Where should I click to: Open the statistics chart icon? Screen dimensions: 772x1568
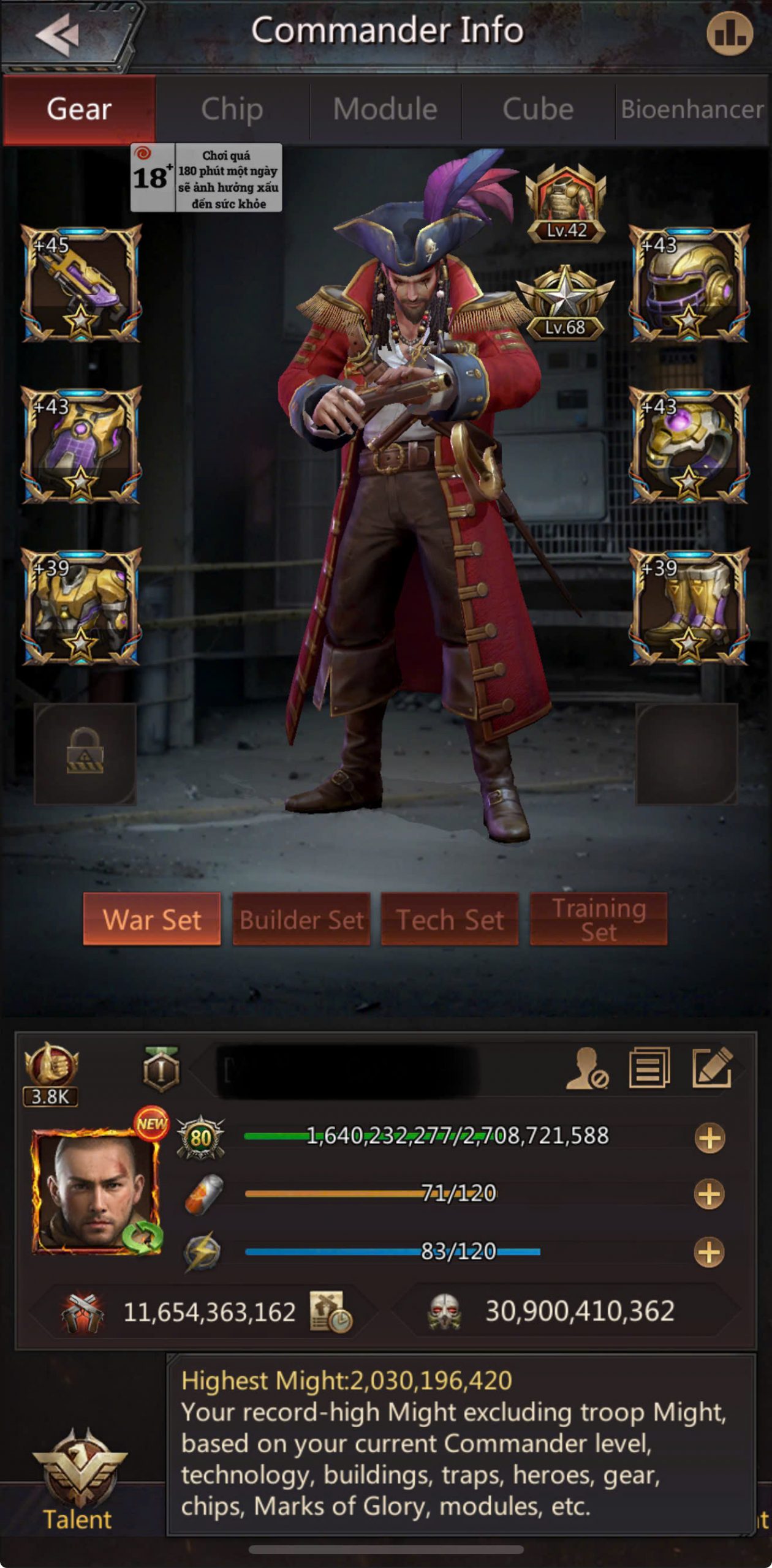click(x=729, y=34)
